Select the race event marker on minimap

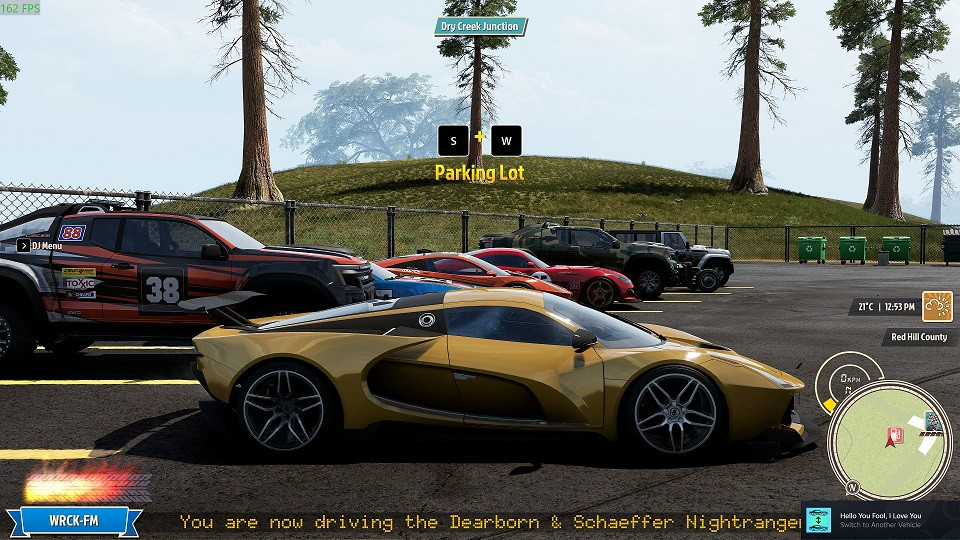tap(933, 421)
